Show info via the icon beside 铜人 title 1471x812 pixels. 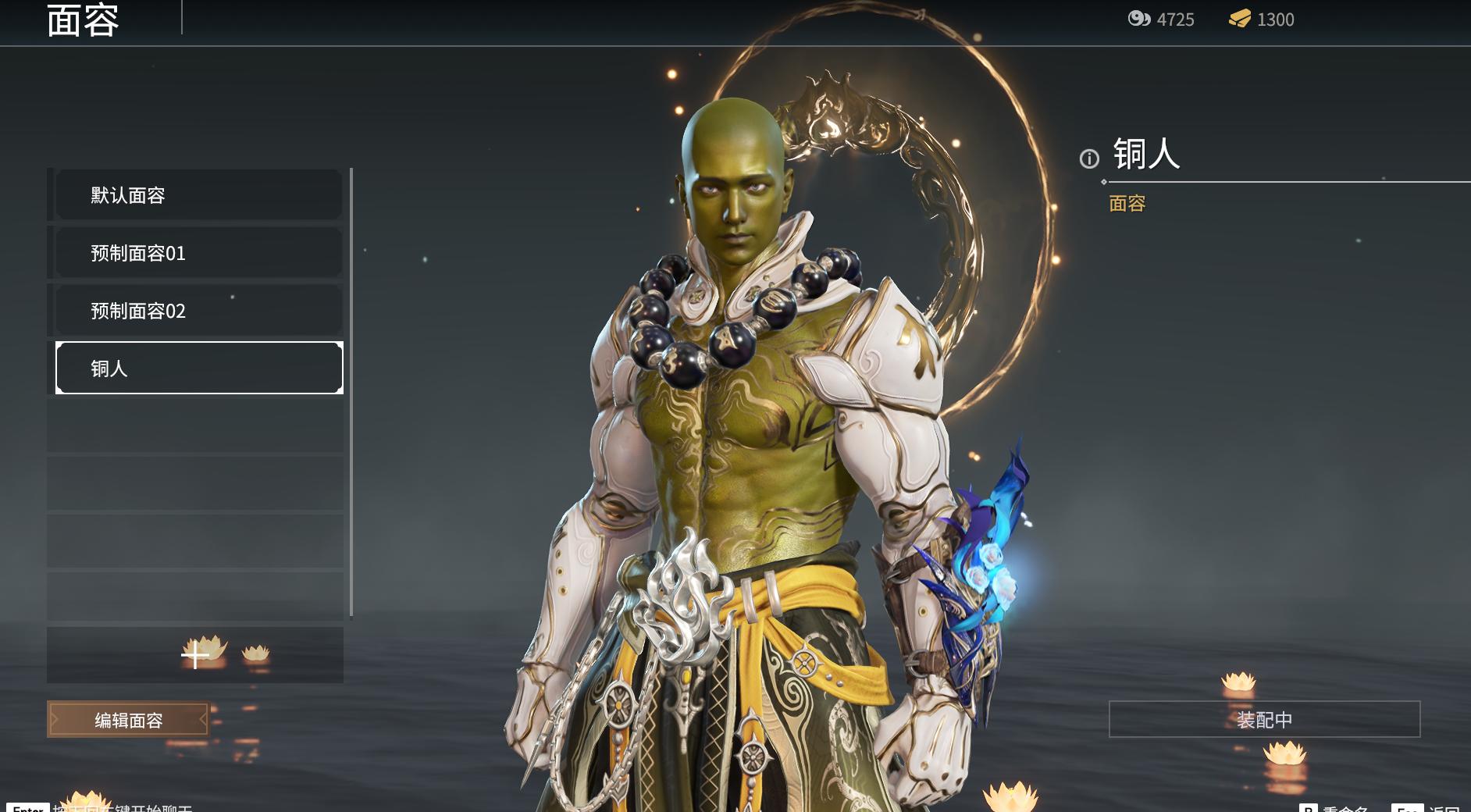coord(1089,159)
